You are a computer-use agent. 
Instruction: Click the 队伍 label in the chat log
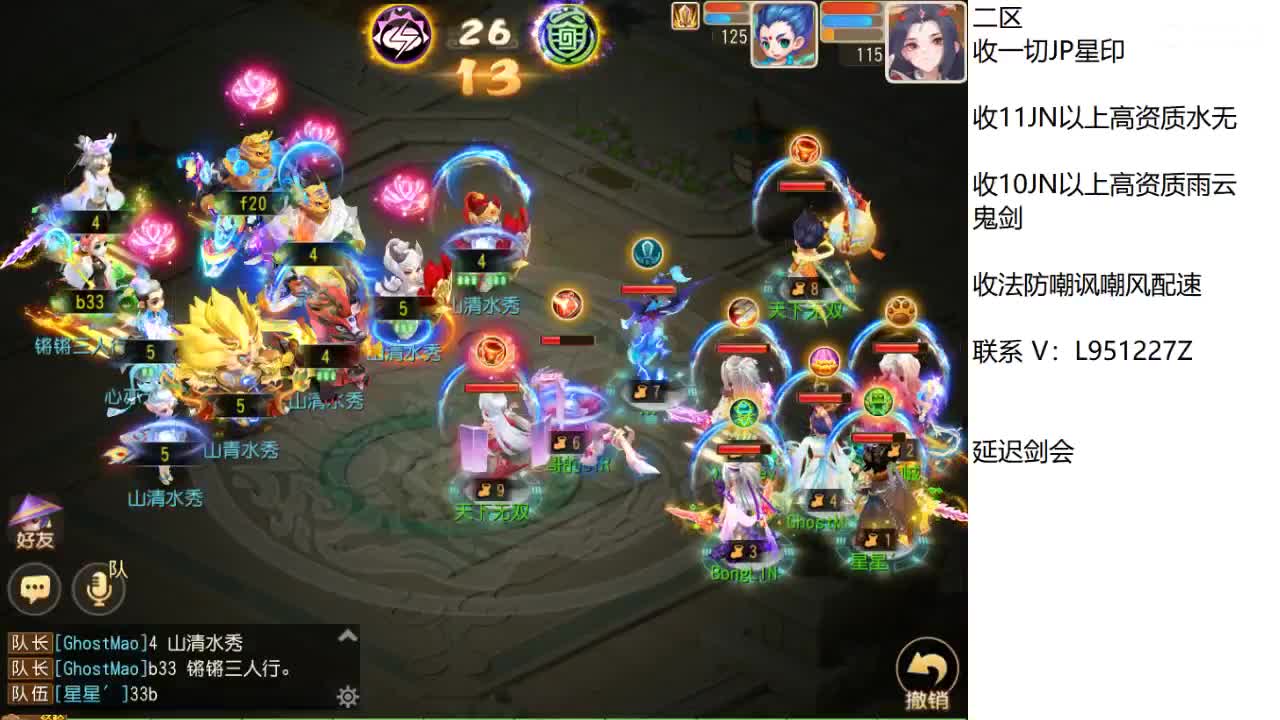[30, 697]
